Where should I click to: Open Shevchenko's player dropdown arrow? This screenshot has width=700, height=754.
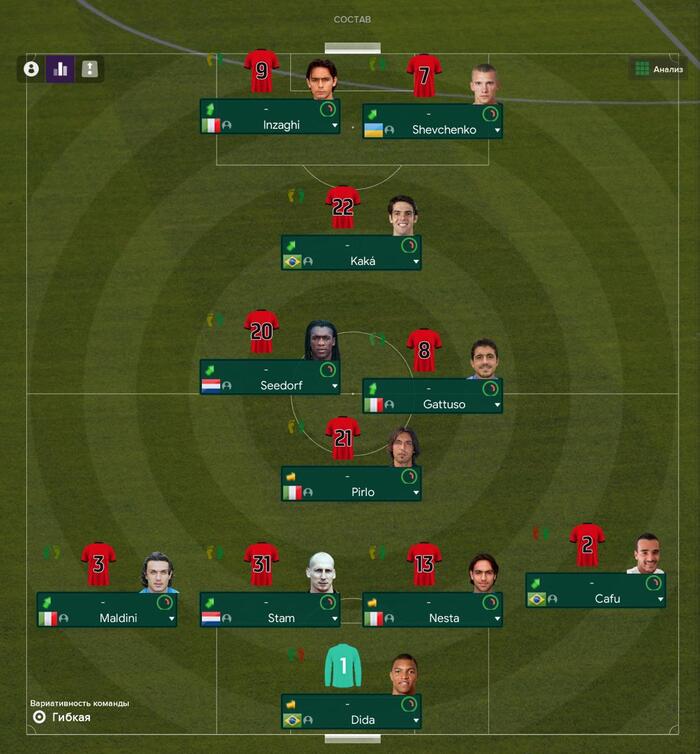tap(497, 130)
